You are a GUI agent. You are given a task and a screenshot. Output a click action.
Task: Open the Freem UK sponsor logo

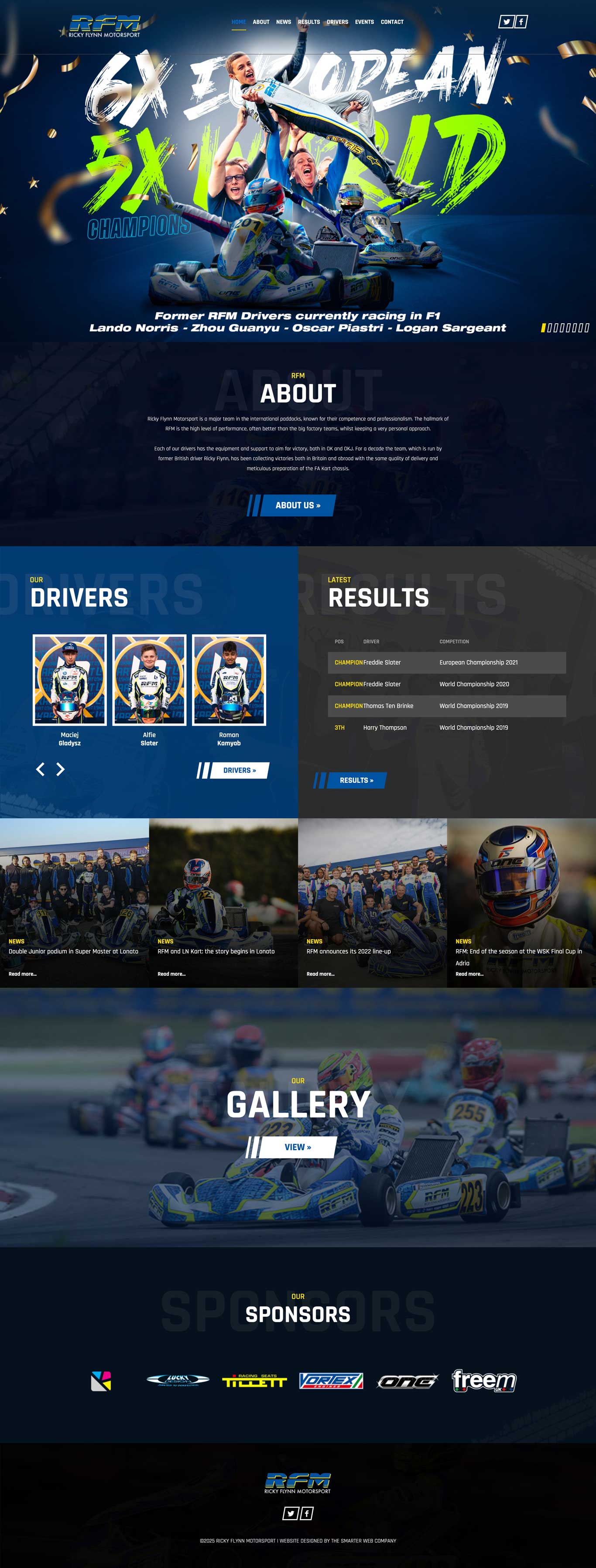coord(484,1380)
